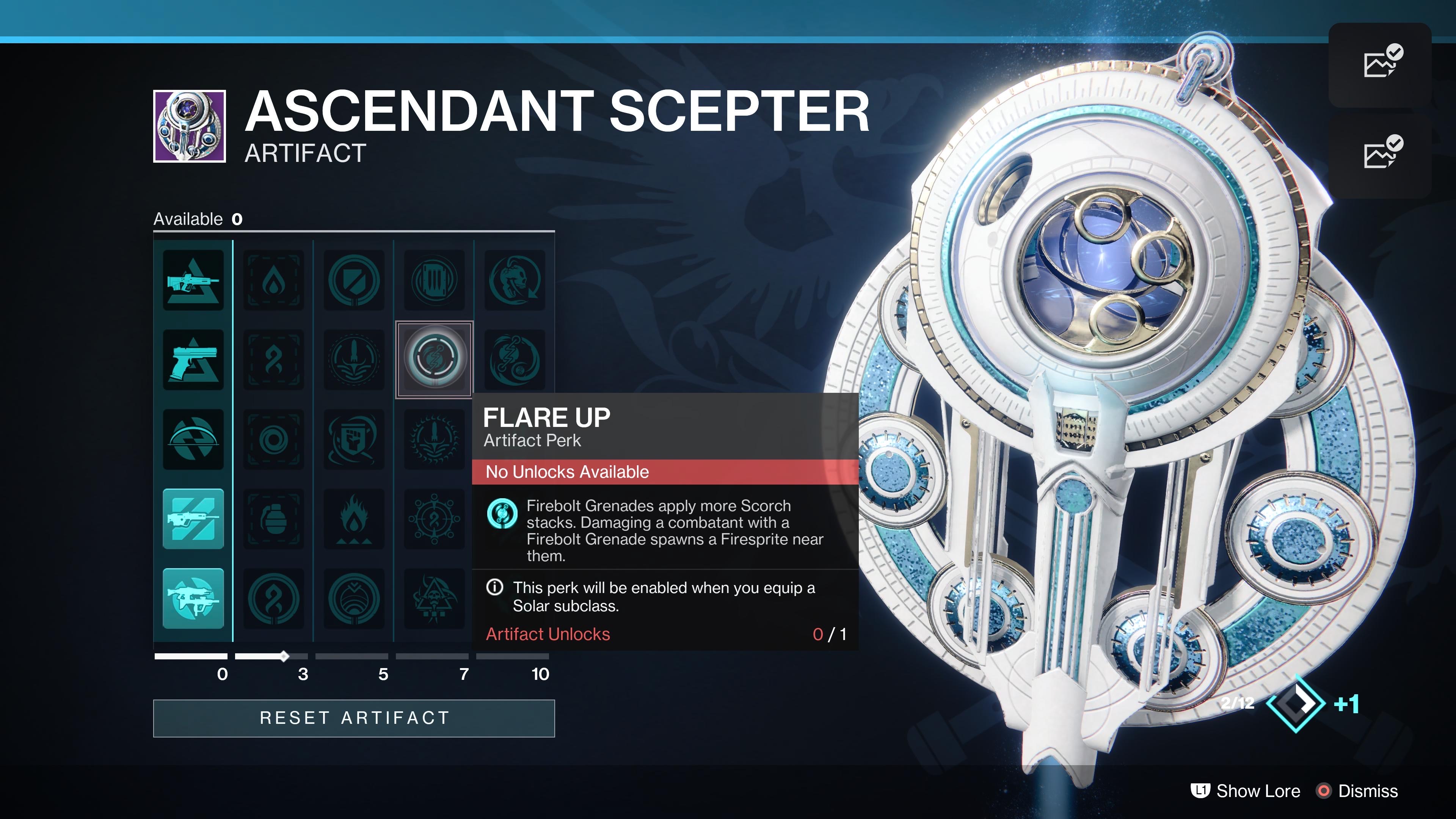Click the Ascendant Scepter artifact thumbnail
Image resolution: width=1456 pixels, height=819 pixels.
click(190, 126)
